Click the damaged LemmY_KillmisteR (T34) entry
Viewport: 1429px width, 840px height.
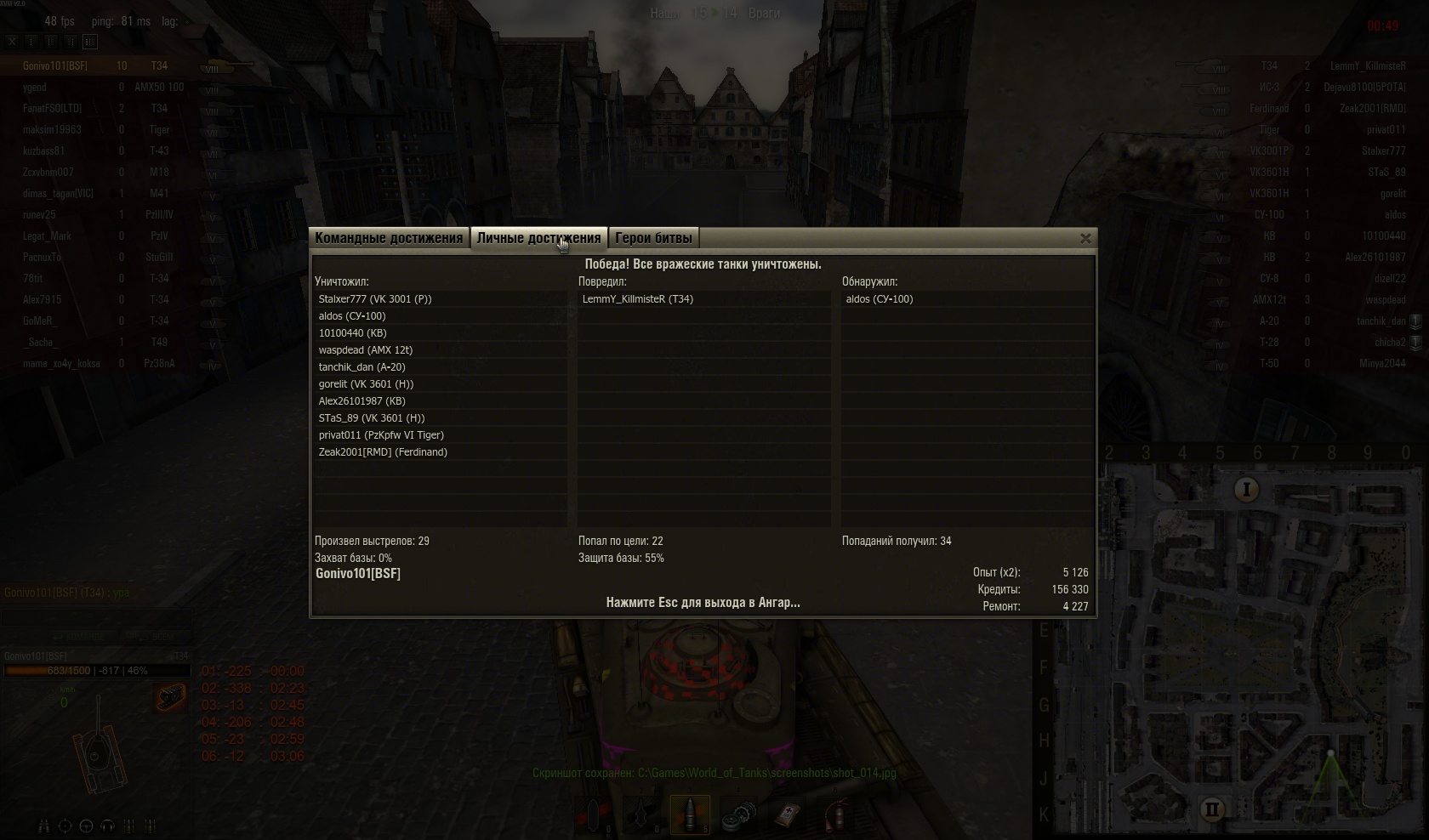[638, 299]
